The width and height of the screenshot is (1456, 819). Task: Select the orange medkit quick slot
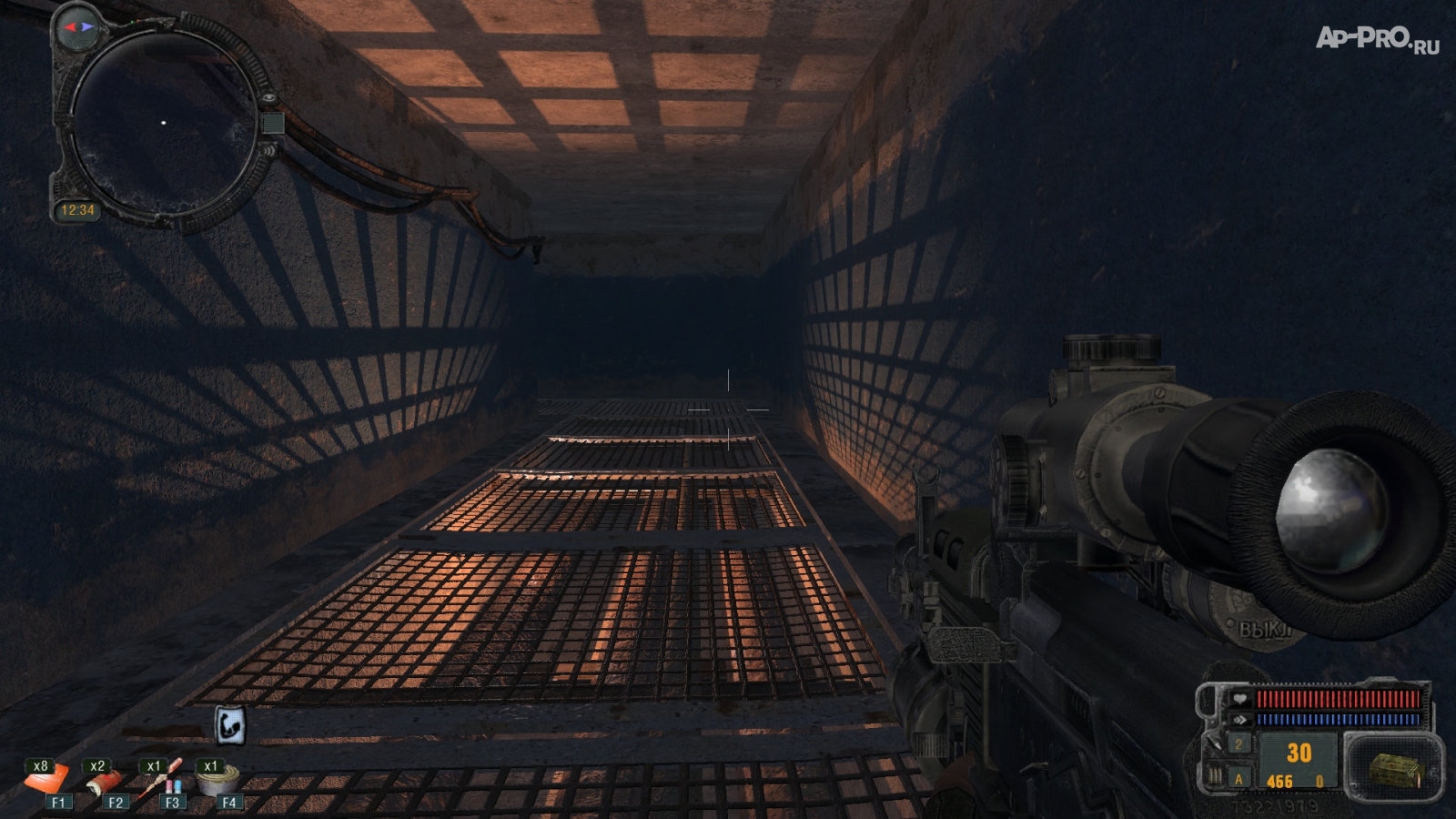tap(45, 780)
